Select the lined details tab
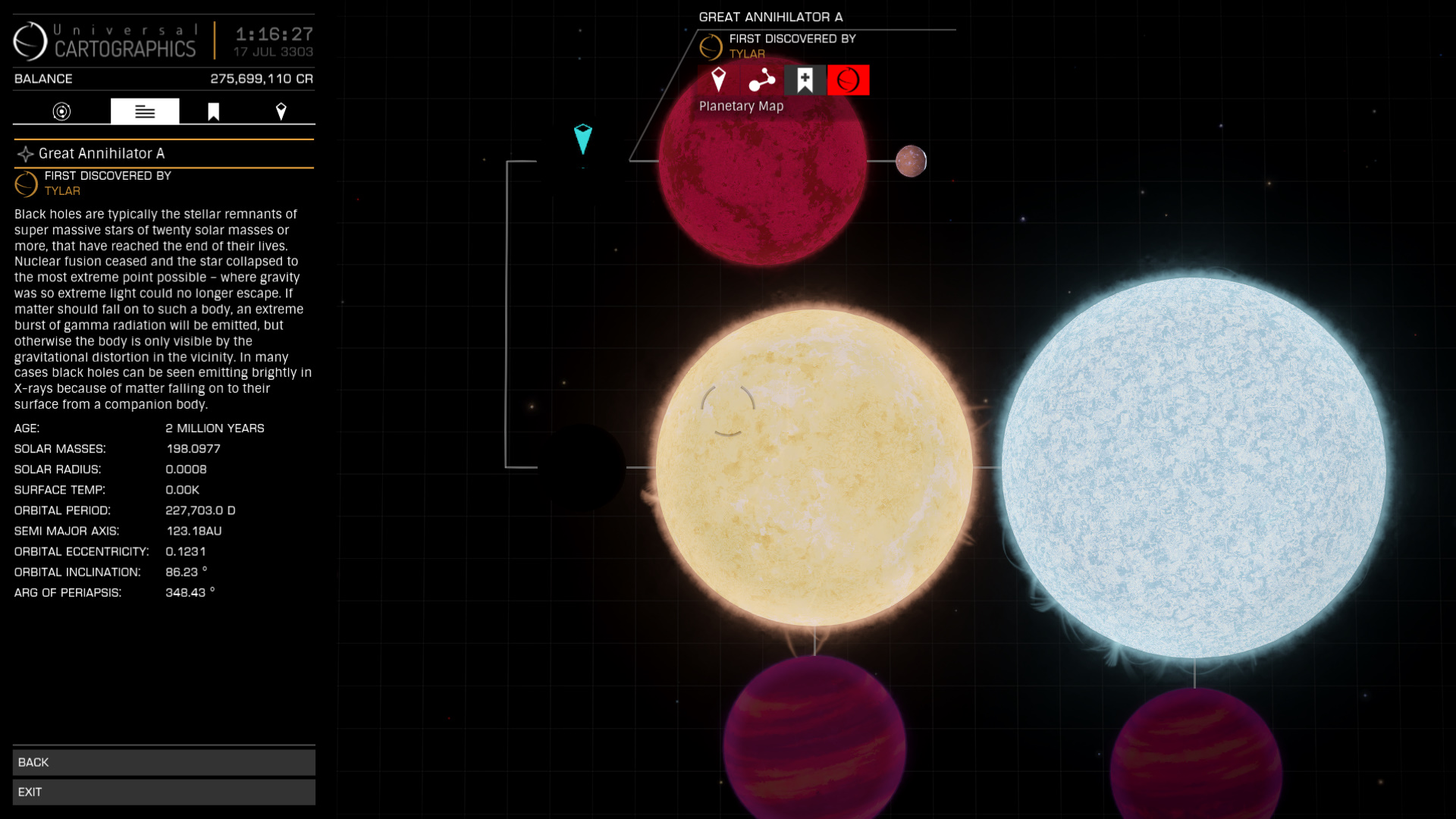 coord(145,111)
